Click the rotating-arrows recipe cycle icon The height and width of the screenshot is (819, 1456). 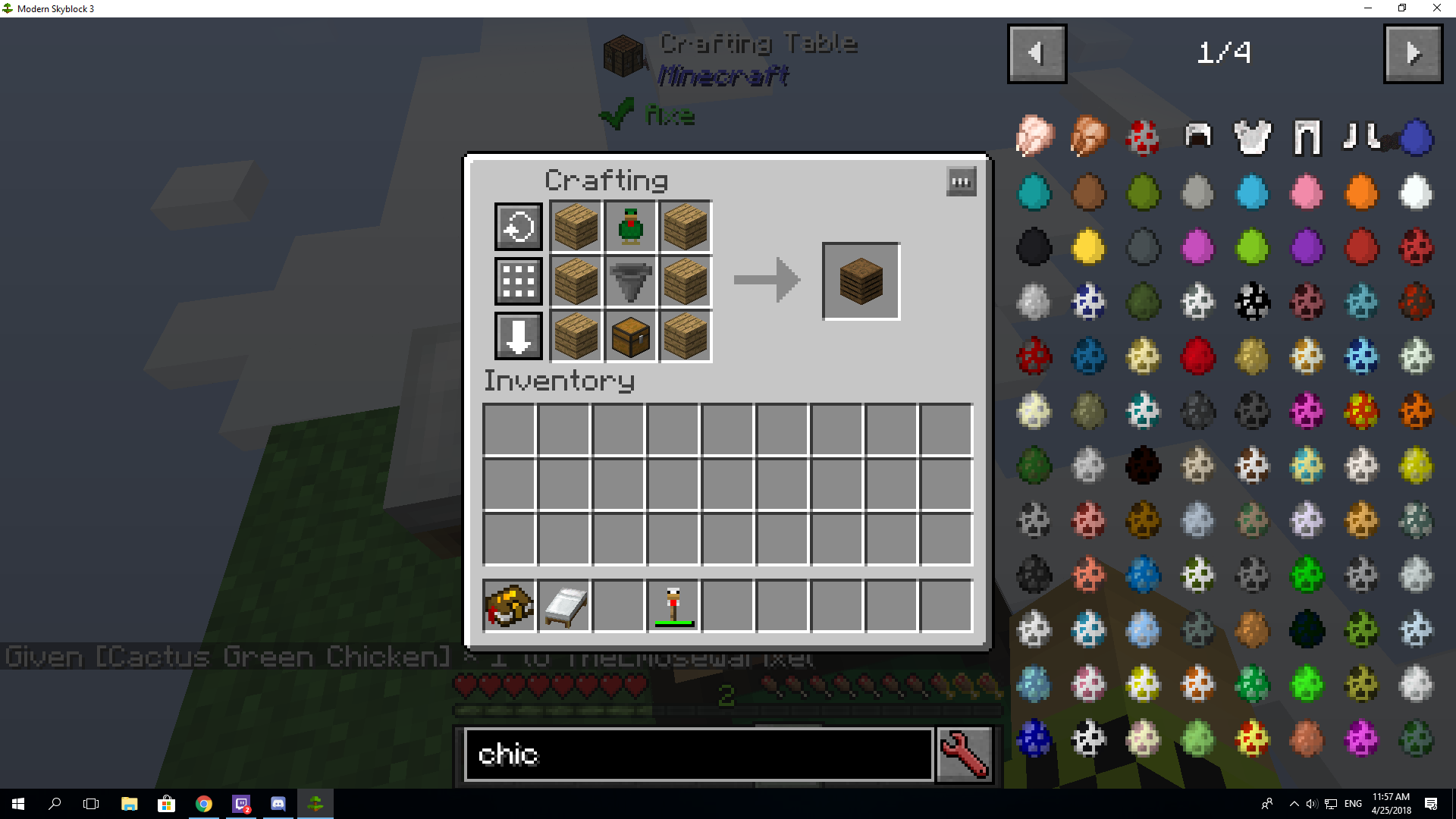518,225
